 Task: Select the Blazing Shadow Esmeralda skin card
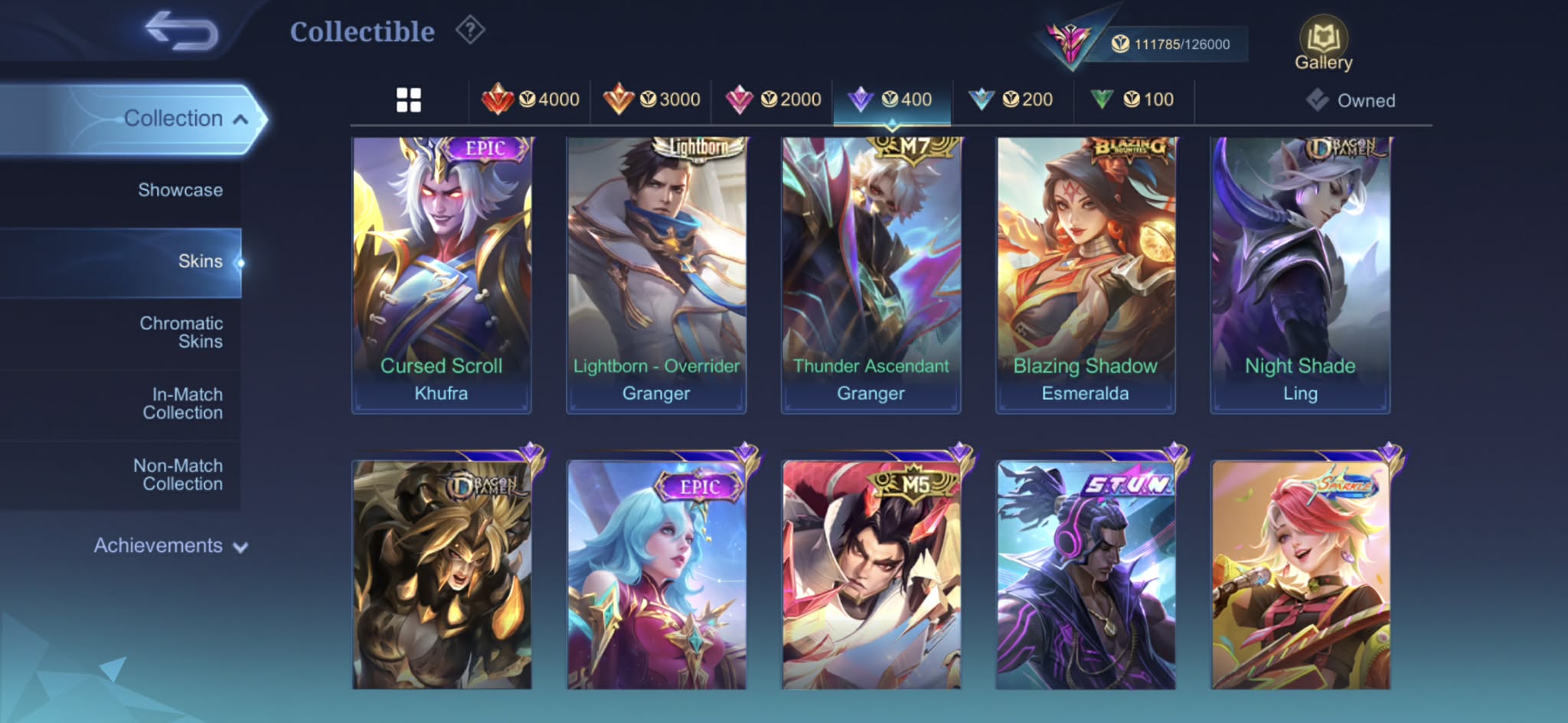1085,276
